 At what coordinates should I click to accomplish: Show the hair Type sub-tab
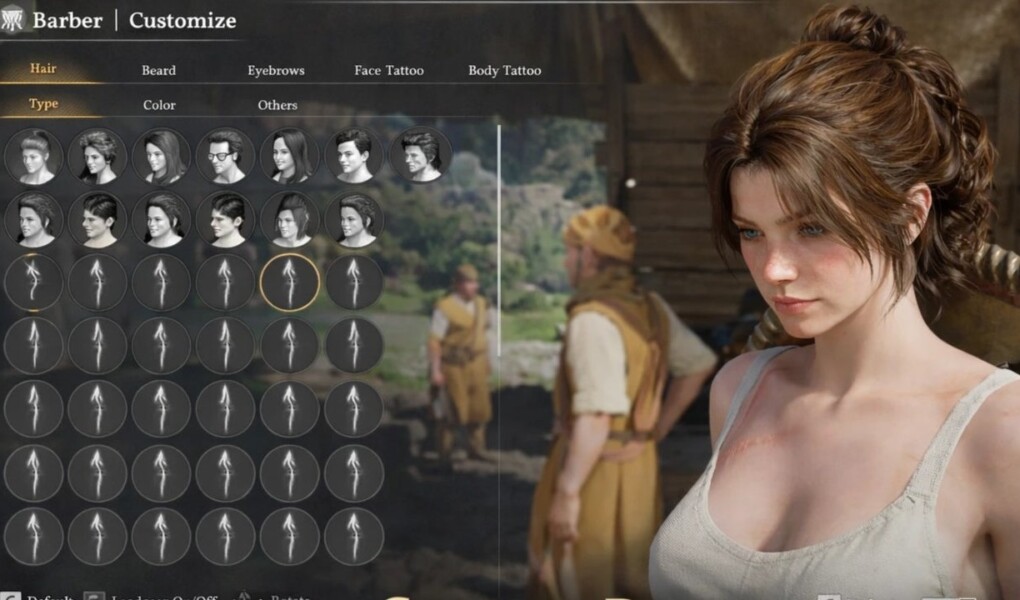43,104
